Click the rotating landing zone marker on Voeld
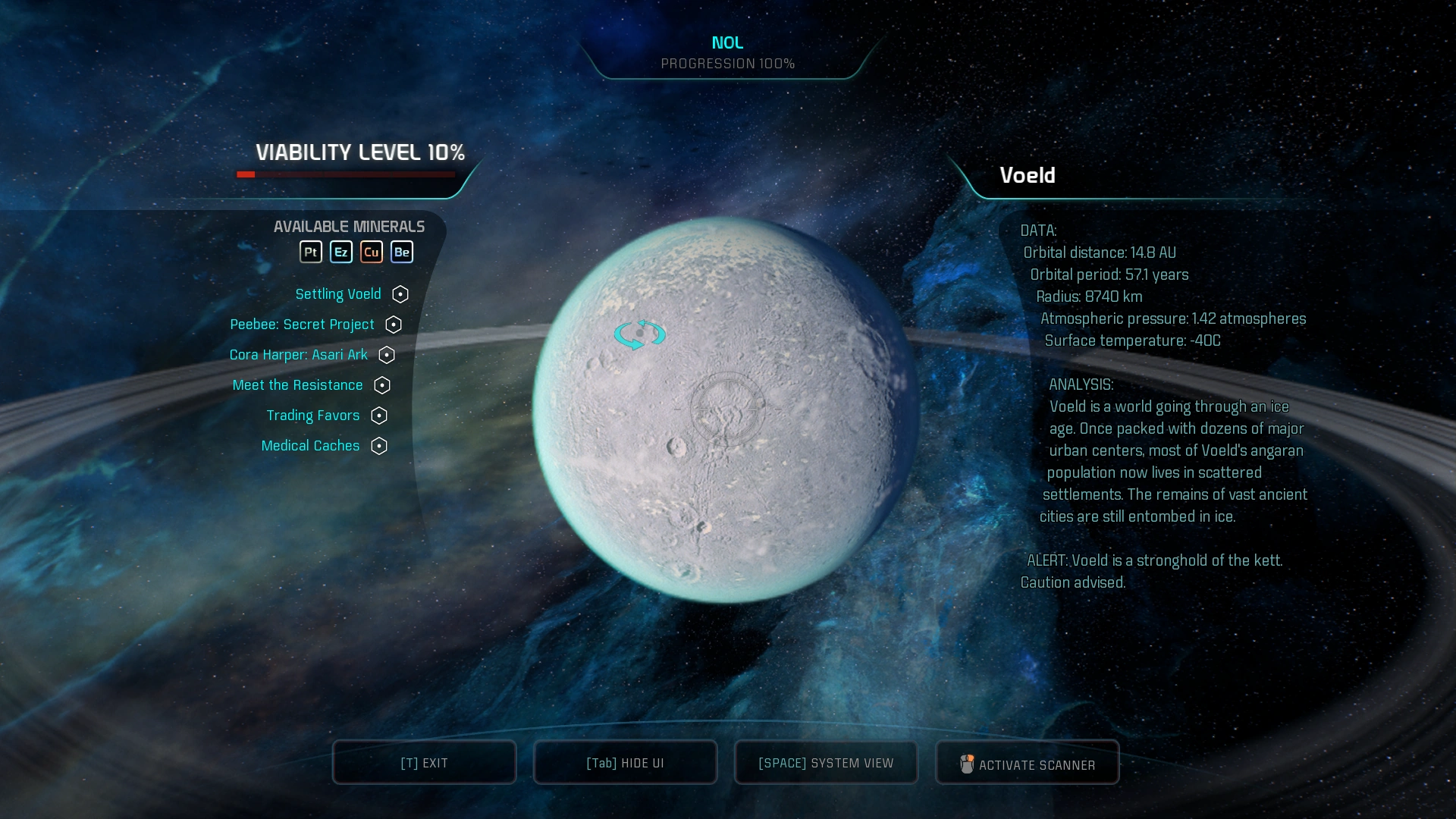The image size is (1456, 819). click(x=640, y=334)
